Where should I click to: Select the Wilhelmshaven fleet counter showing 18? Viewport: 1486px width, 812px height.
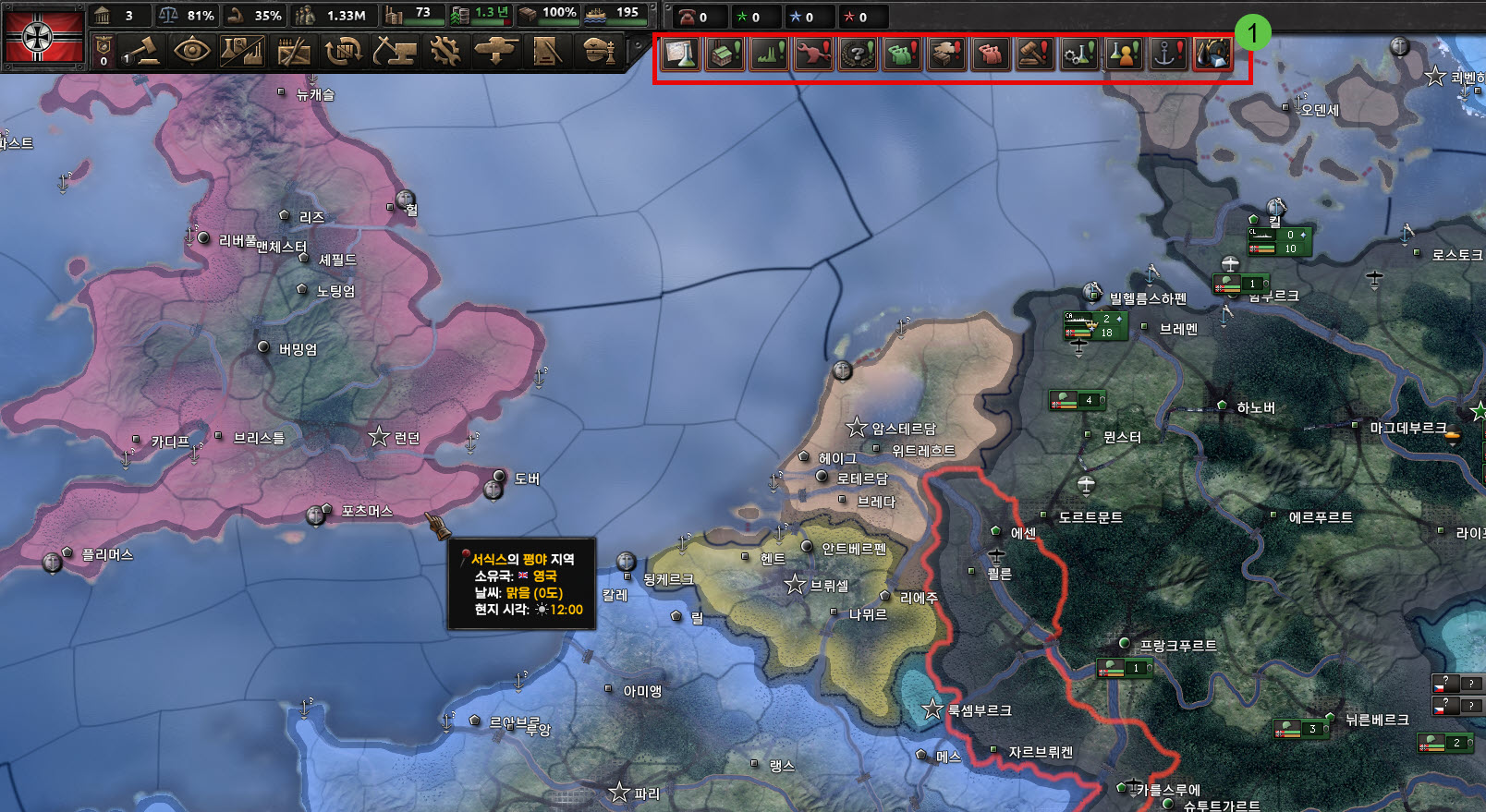click(1096, 326)
